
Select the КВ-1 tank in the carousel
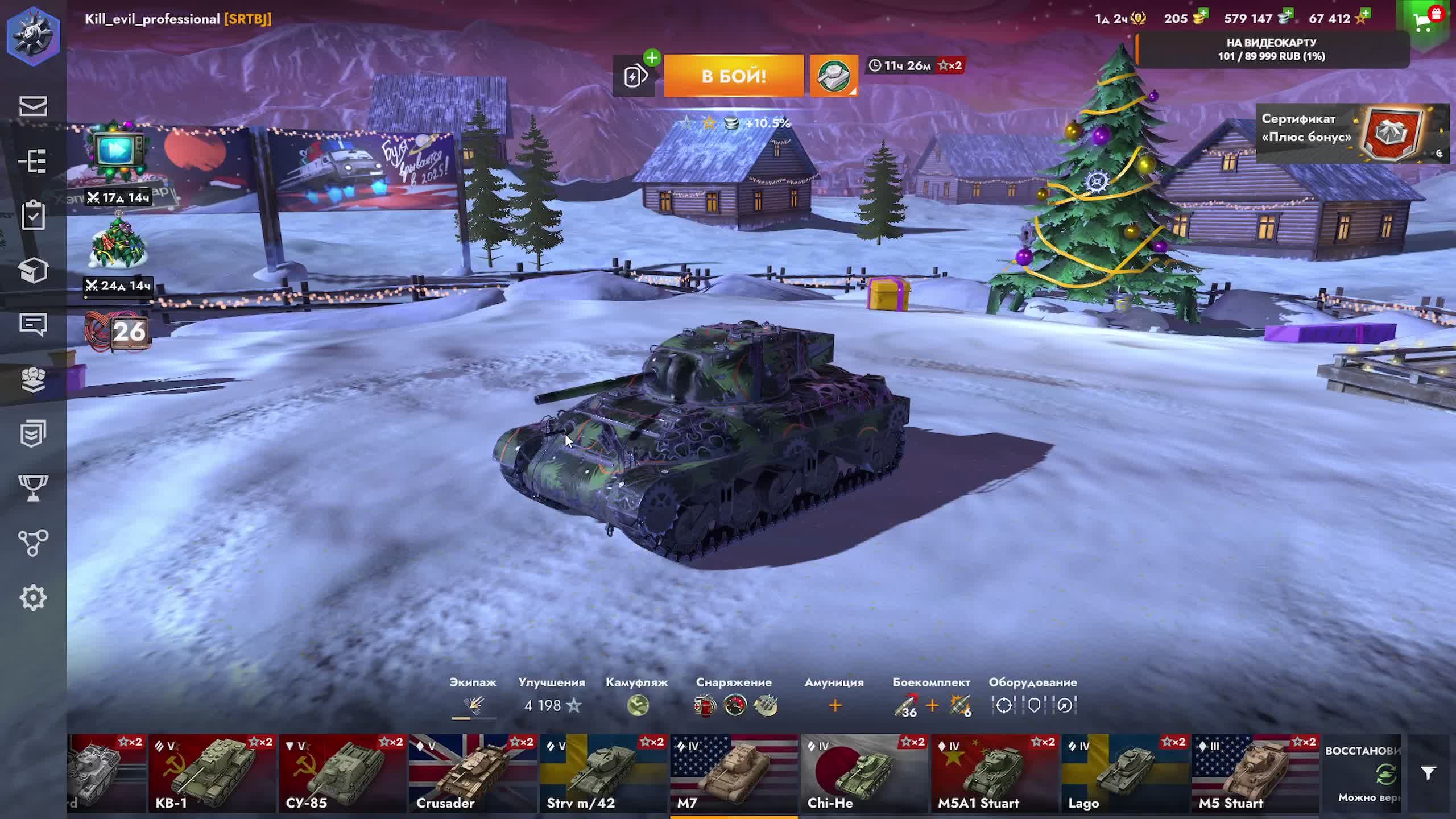pos(212,773)
